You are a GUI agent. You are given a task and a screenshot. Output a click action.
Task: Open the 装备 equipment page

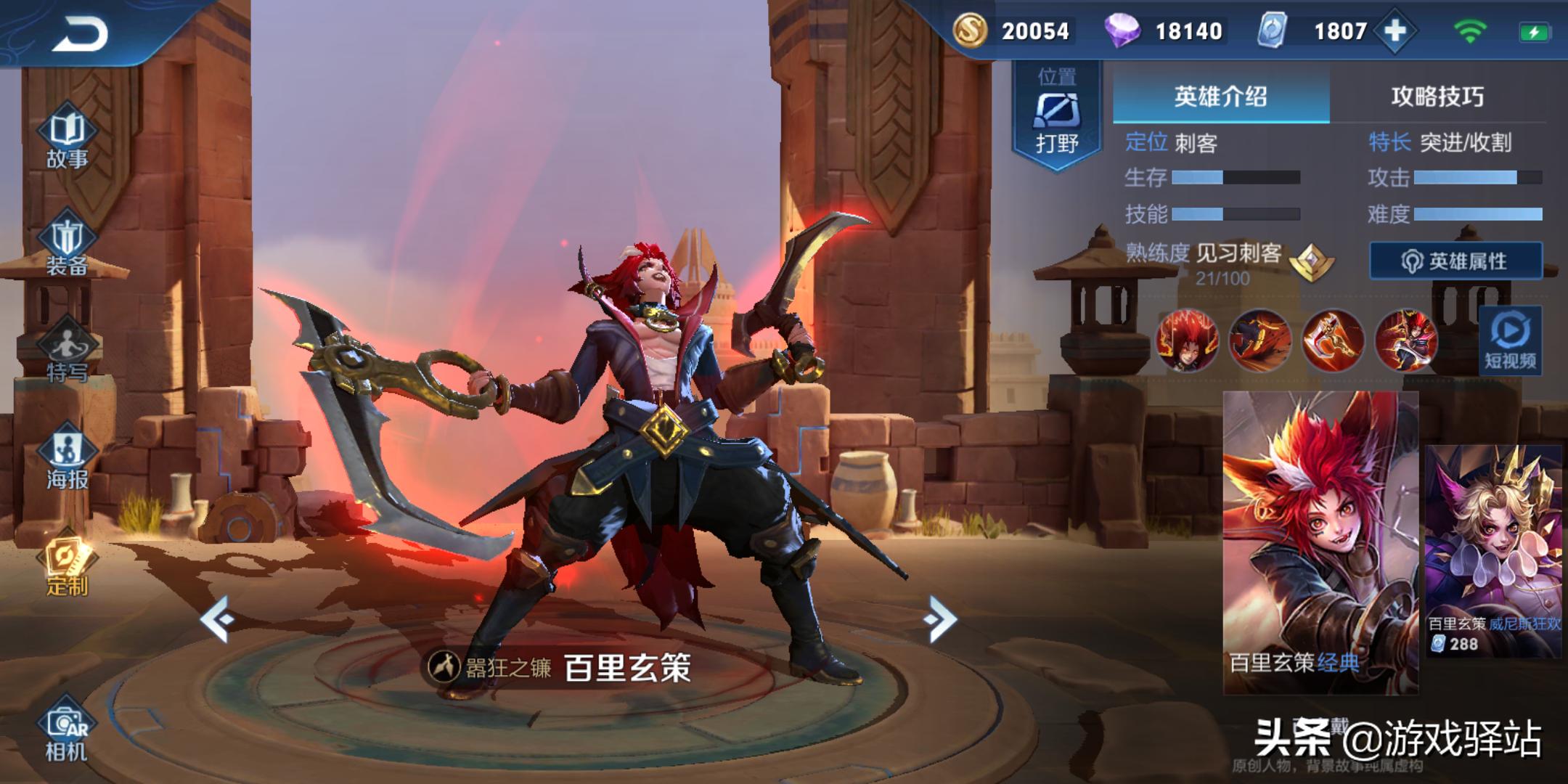tap(67, 247)
